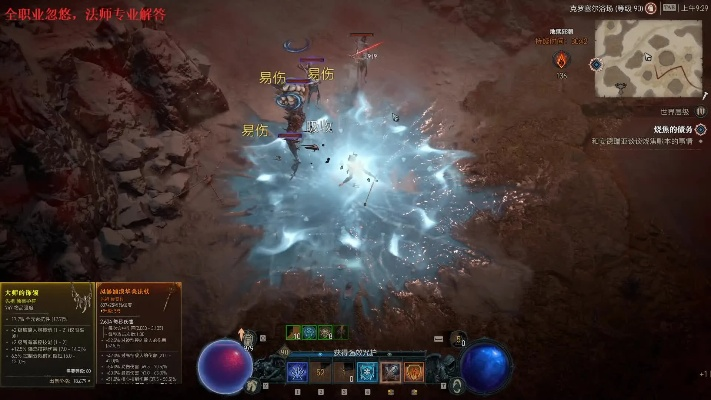Activate the ice armor skill
Viewport: 711px width, 400px height.
tap(367, 372)
